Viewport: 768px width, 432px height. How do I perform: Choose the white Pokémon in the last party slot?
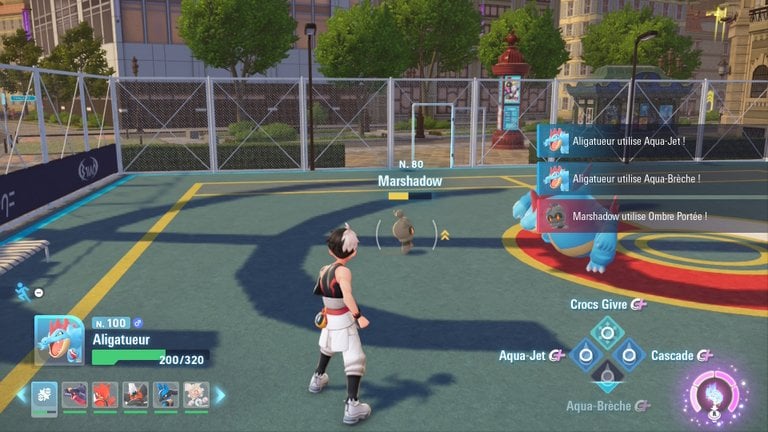coord(196,394)
